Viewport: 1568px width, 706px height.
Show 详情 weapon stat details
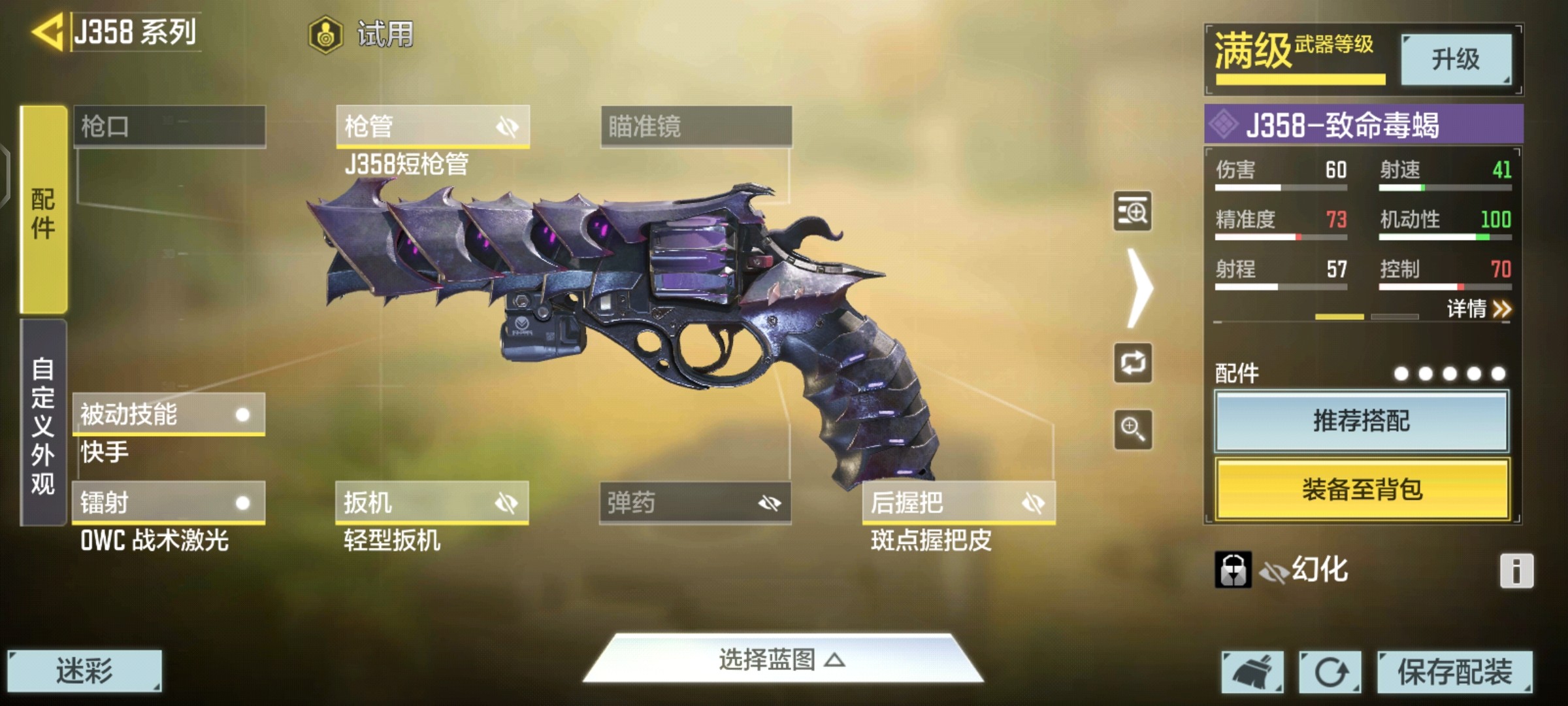(x=1478, y=309)
